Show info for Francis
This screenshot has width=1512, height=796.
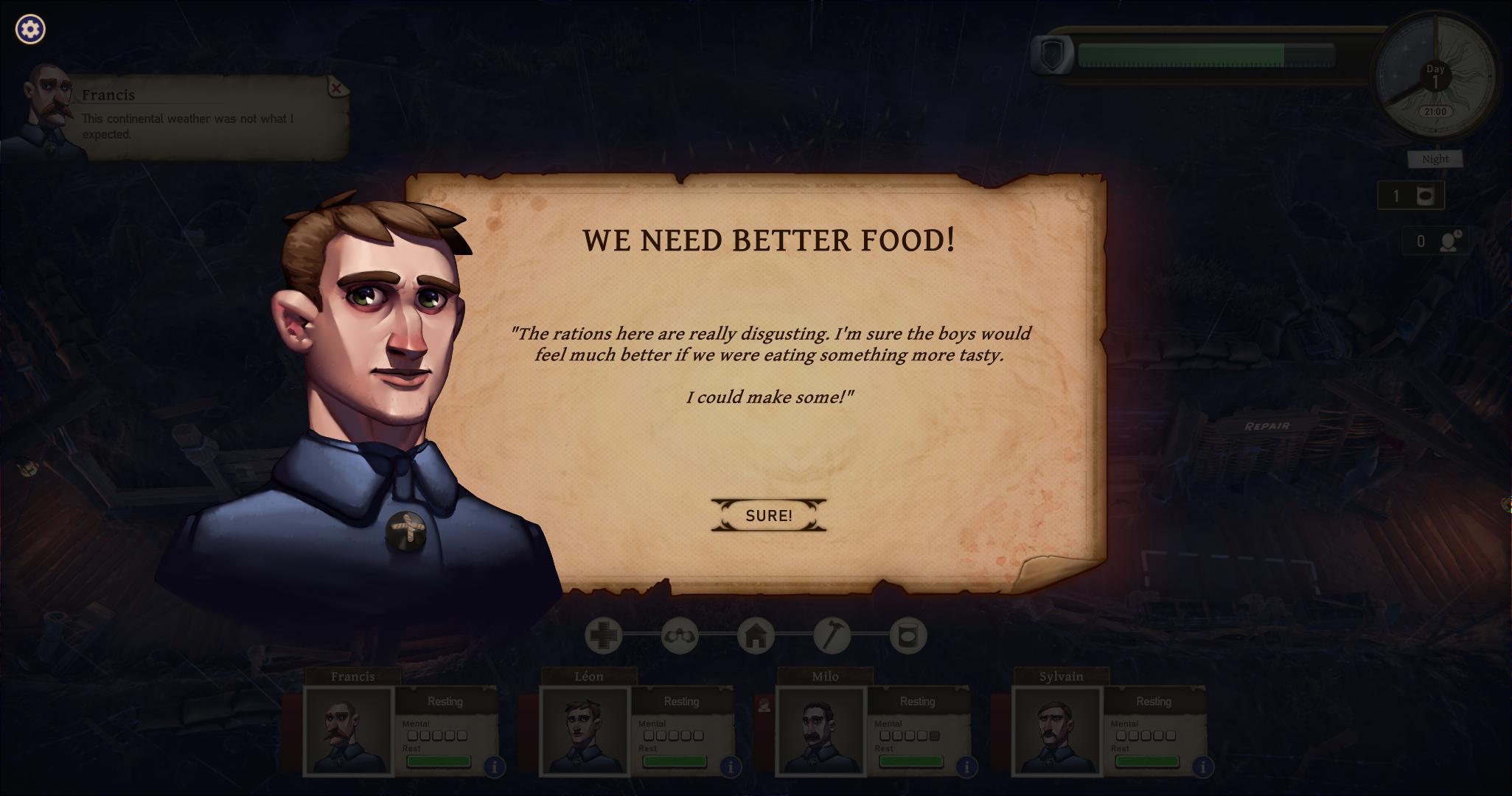point(494,767)
